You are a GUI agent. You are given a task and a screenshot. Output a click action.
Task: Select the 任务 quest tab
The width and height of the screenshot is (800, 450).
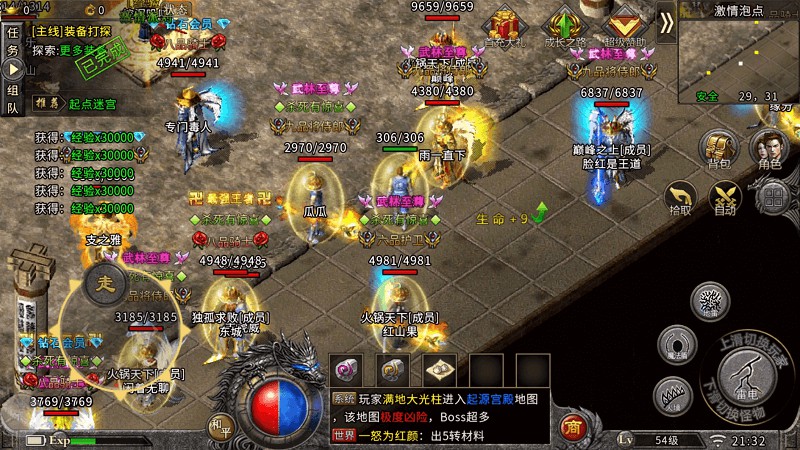[13, 40]
